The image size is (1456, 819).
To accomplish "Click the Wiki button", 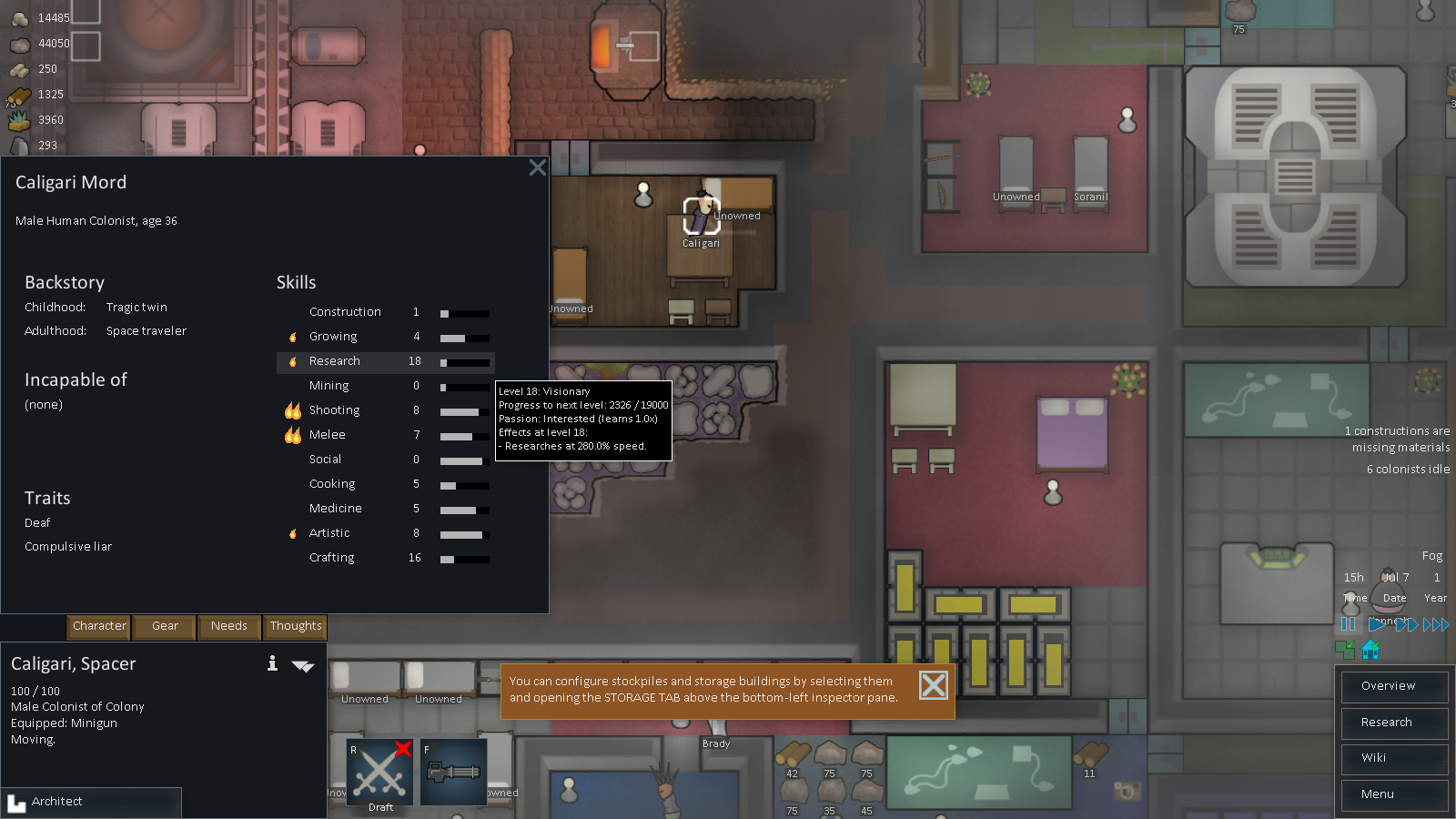I will click(x=1393, y=759).
